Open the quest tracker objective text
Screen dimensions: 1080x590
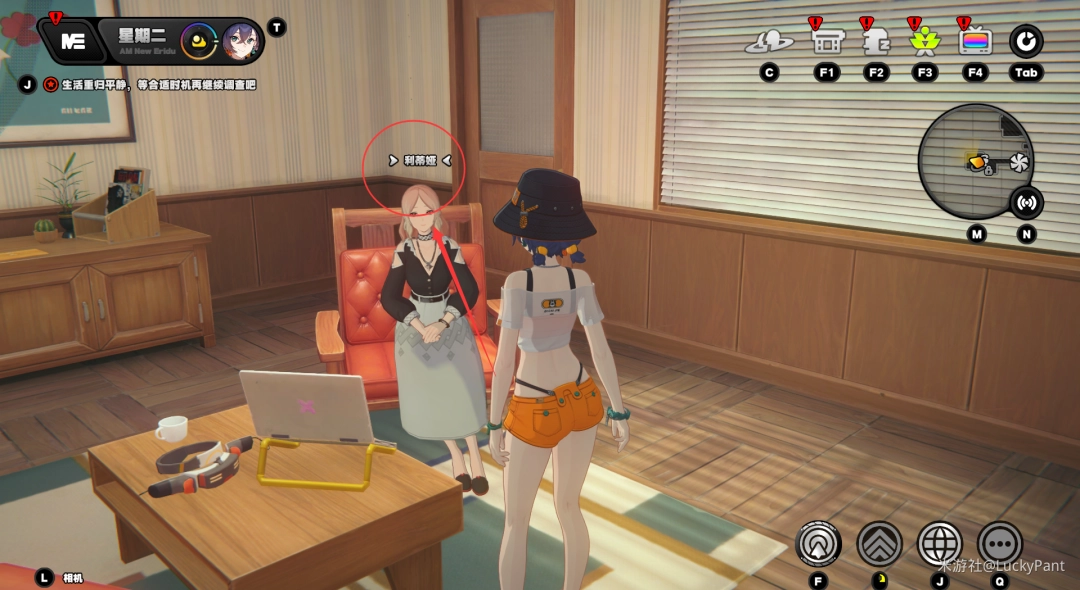click(x=158, y=85)
